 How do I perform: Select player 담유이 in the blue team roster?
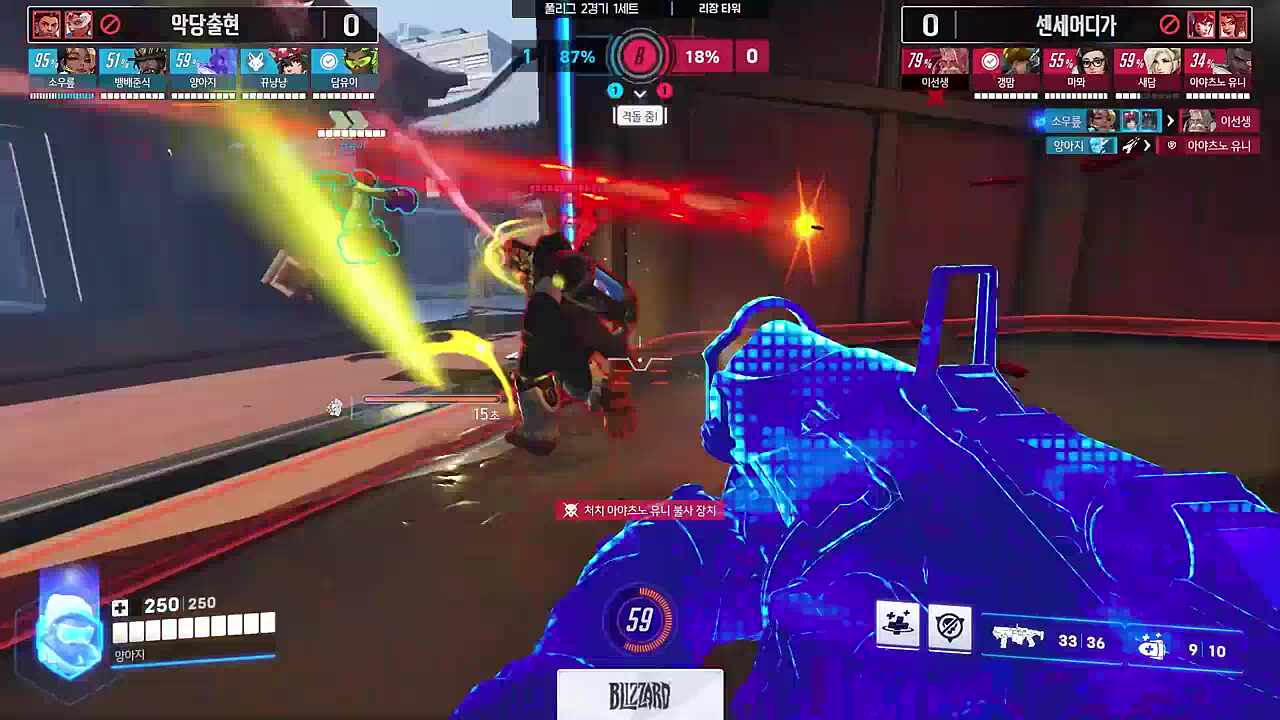343,70
